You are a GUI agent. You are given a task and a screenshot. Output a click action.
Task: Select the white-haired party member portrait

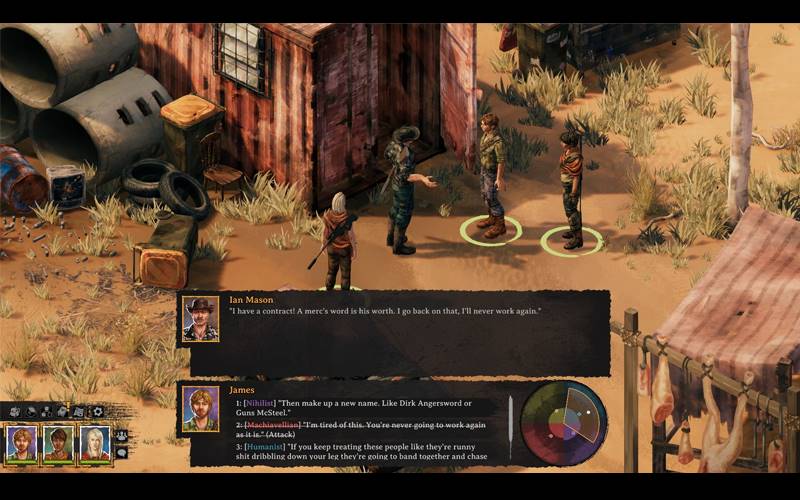pos(94,443)
